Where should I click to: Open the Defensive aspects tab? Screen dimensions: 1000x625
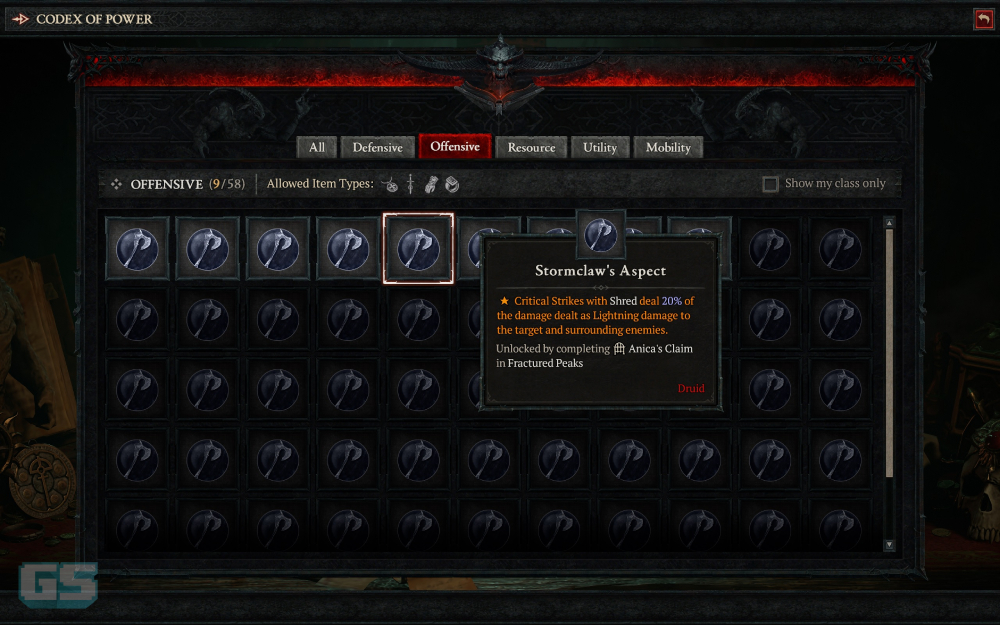377,147
